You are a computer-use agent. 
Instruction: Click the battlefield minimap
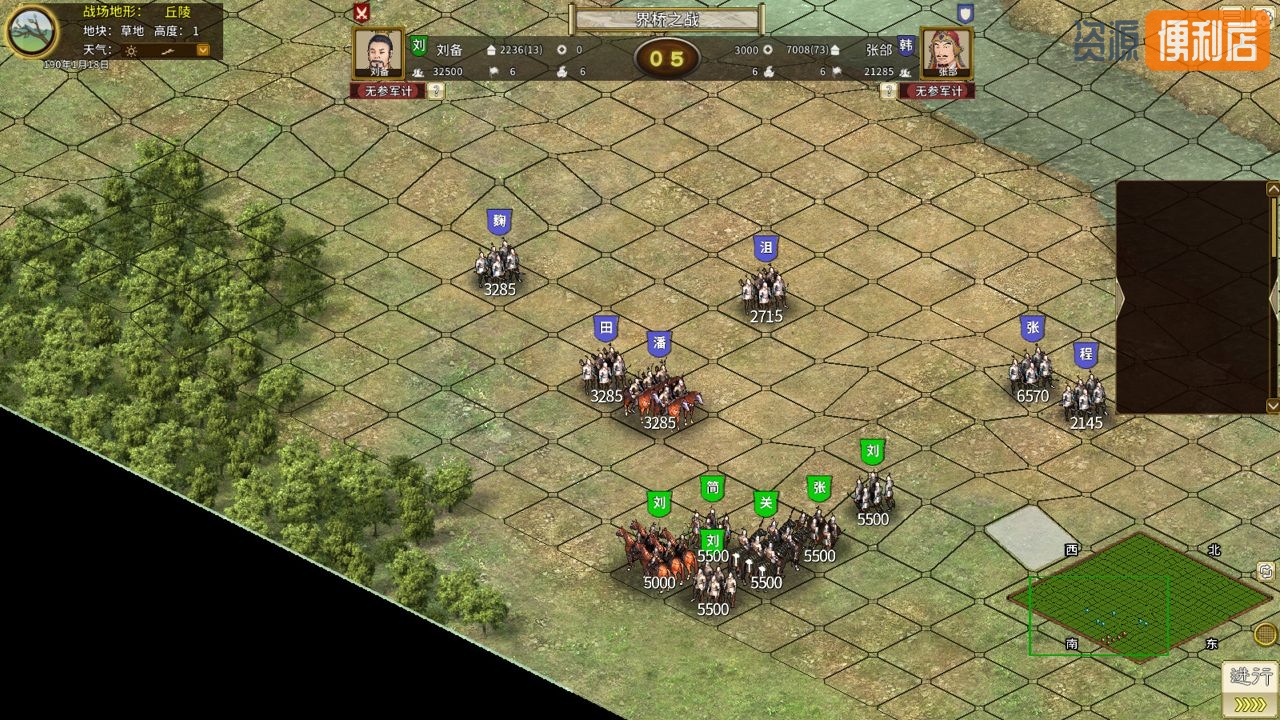[x=1140, y=596]
